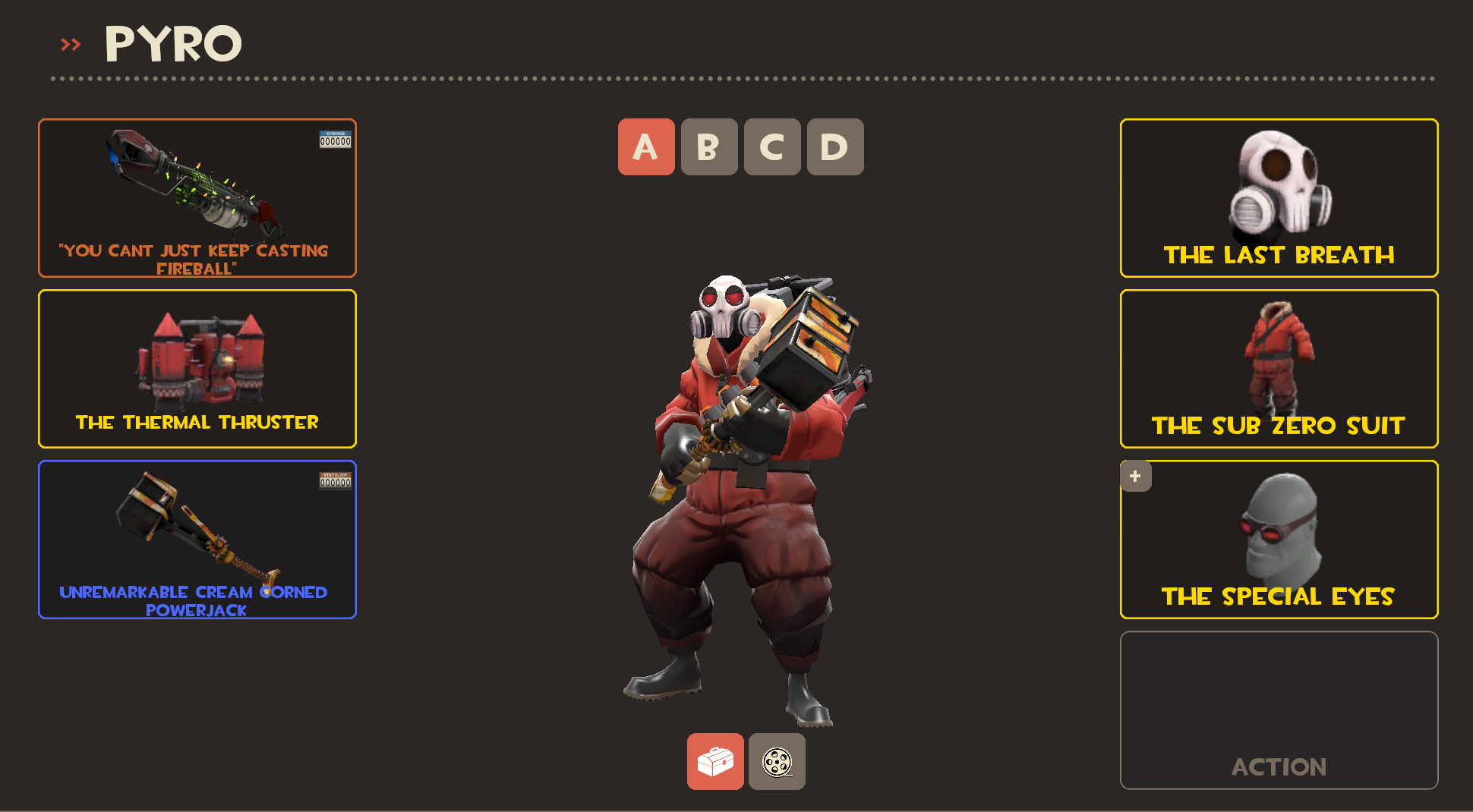
Task: Click The Sub Zero Suit cosmetic slot
Action: click(x=1279, y=369)
